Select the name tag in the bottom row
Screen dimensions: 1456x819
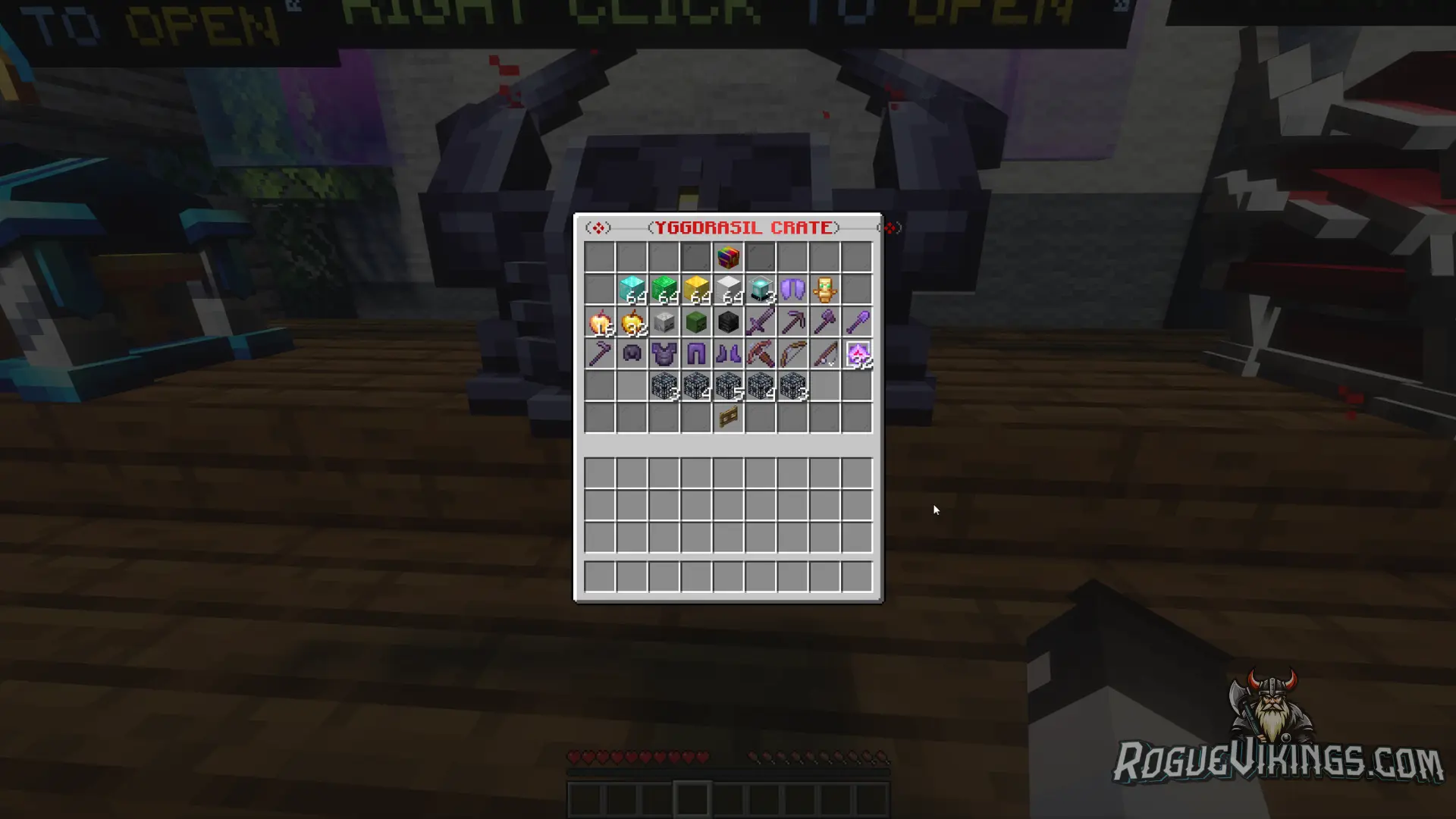727,416
